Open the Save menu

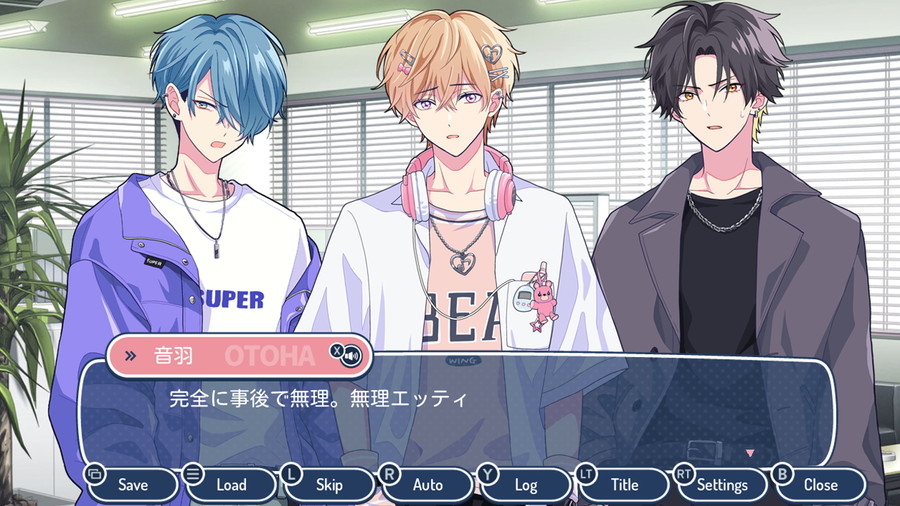pyautogui.click(x=132, y=485)
